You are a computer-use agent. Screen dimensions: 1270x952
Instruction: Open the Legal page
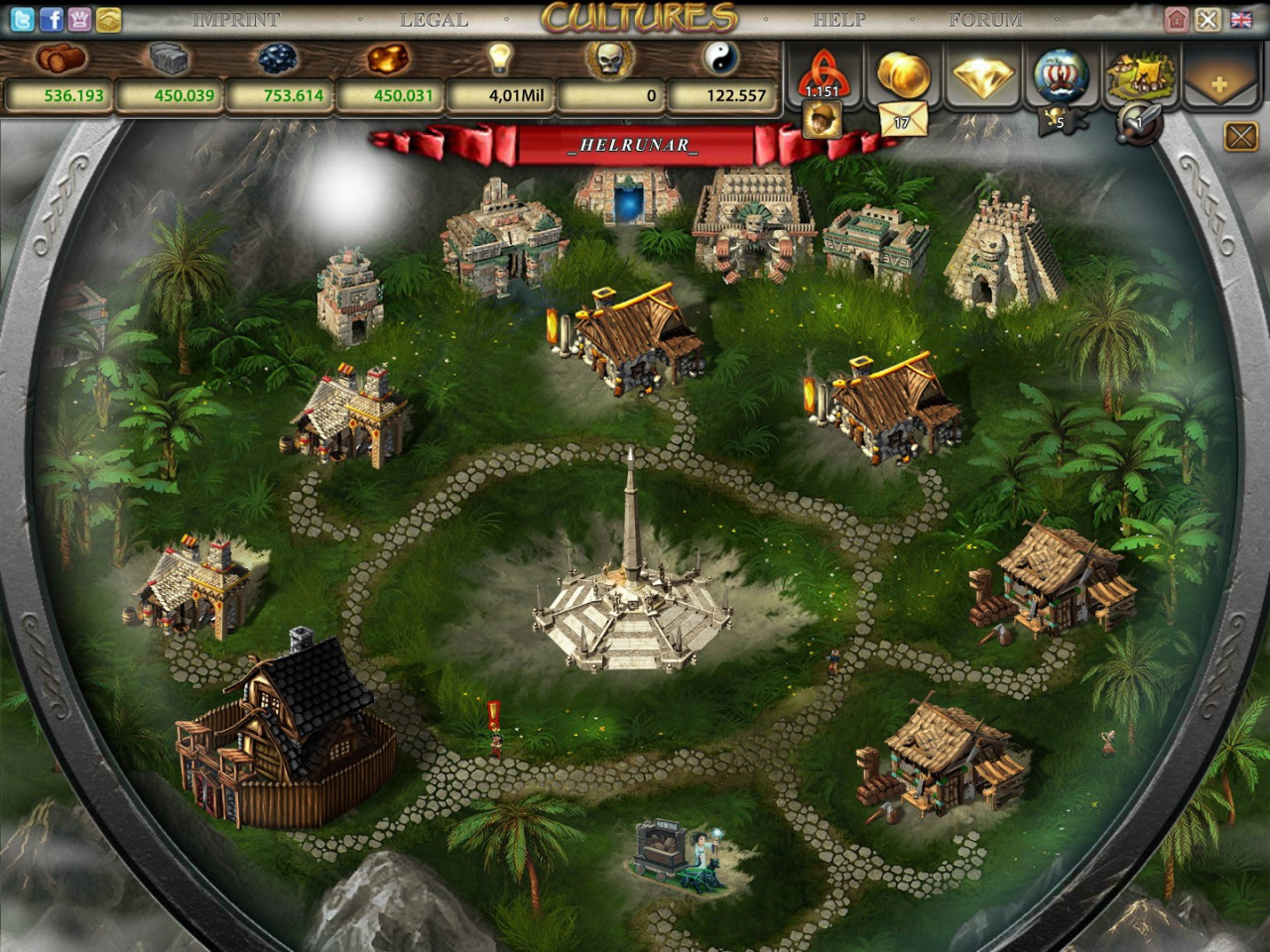coord(434,19)
